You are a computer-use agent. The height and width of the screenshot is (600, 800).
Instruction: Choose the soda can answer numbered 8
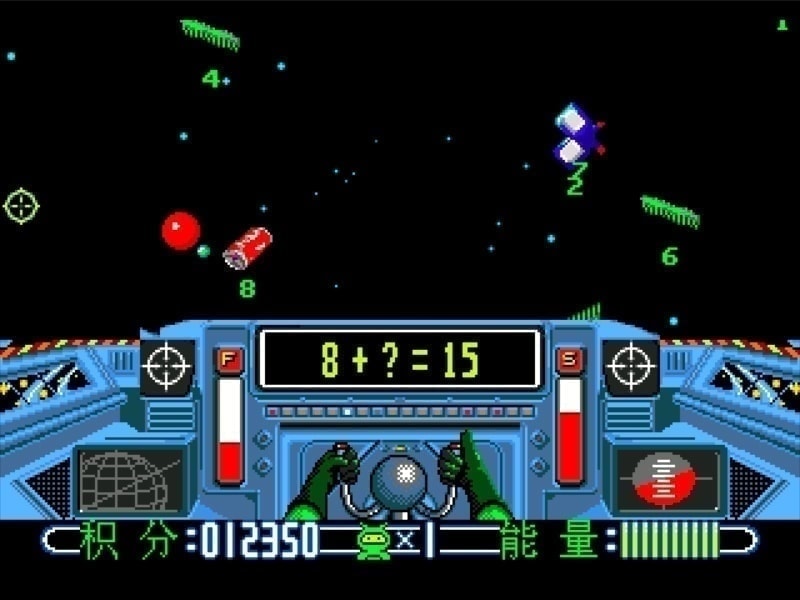tap(246, 247)
